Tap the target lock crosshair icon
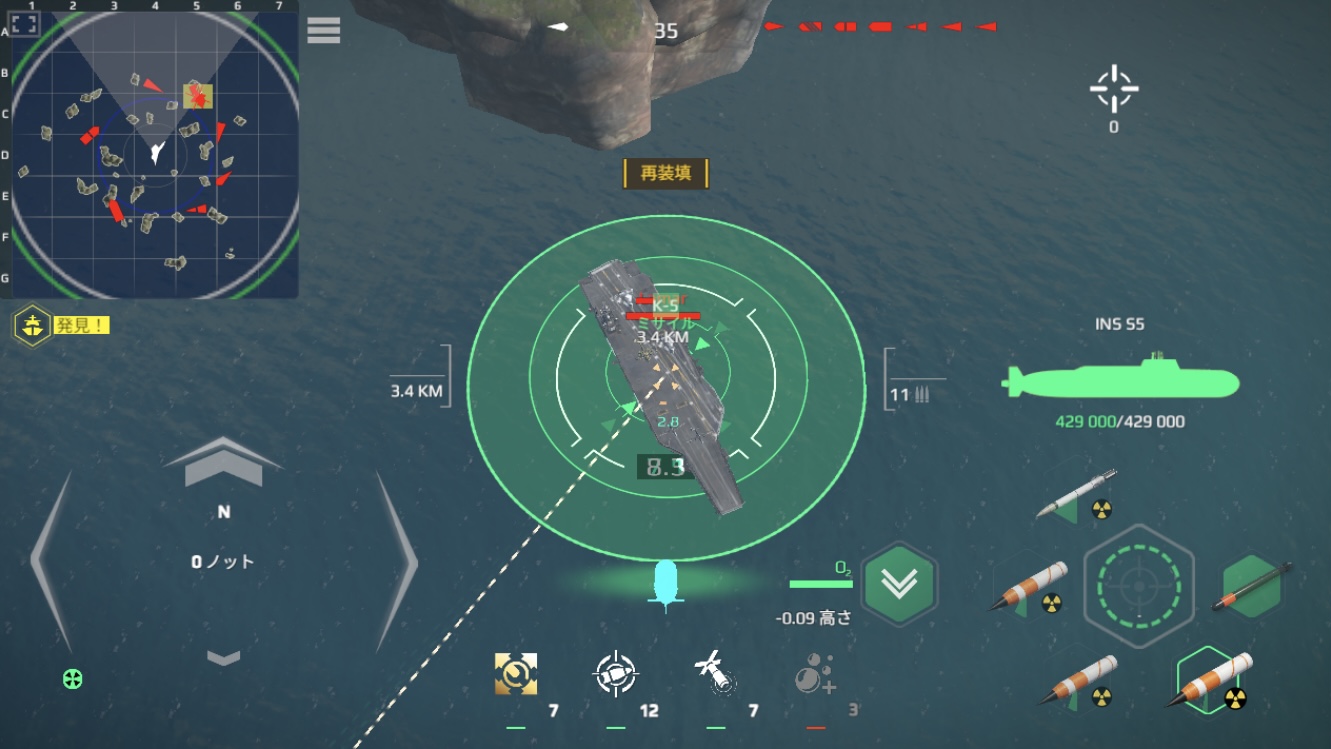Screen dimensions: 1331x749 tap(1114, 91)
